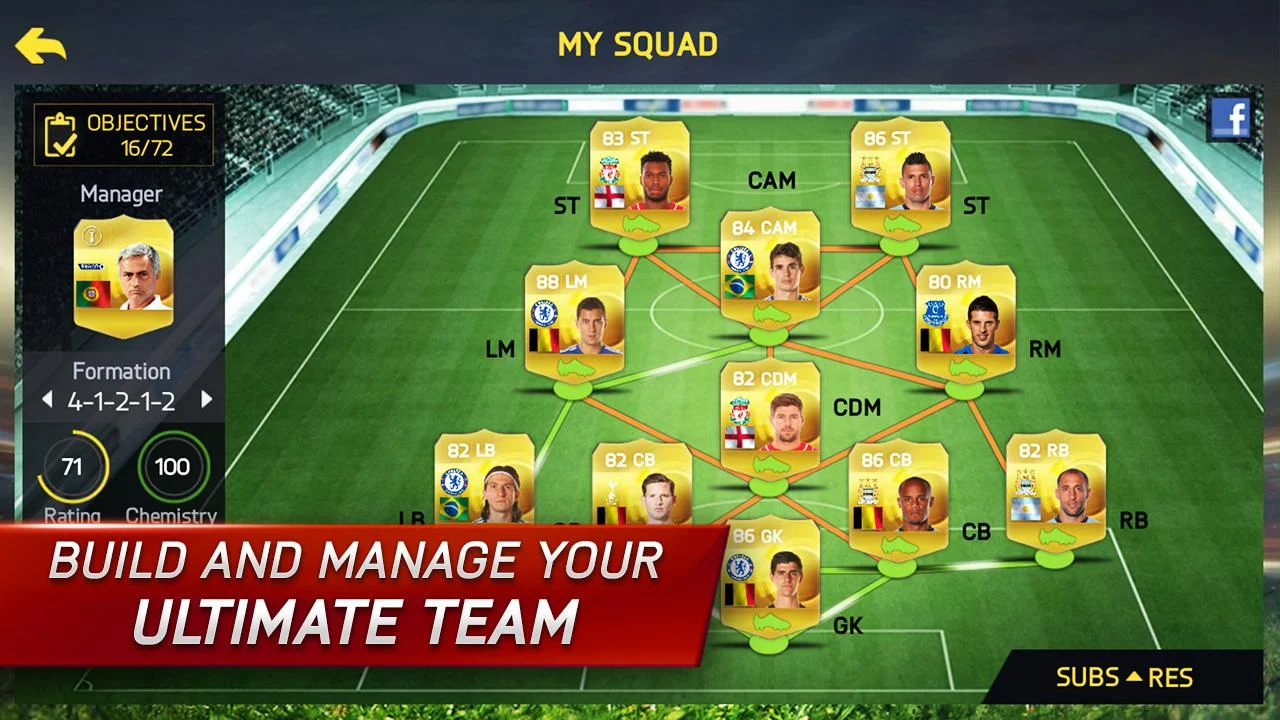Select the 4-1-2-1-2 formation label
This screenshot has width=1280, height=720.
pos(124,398)
